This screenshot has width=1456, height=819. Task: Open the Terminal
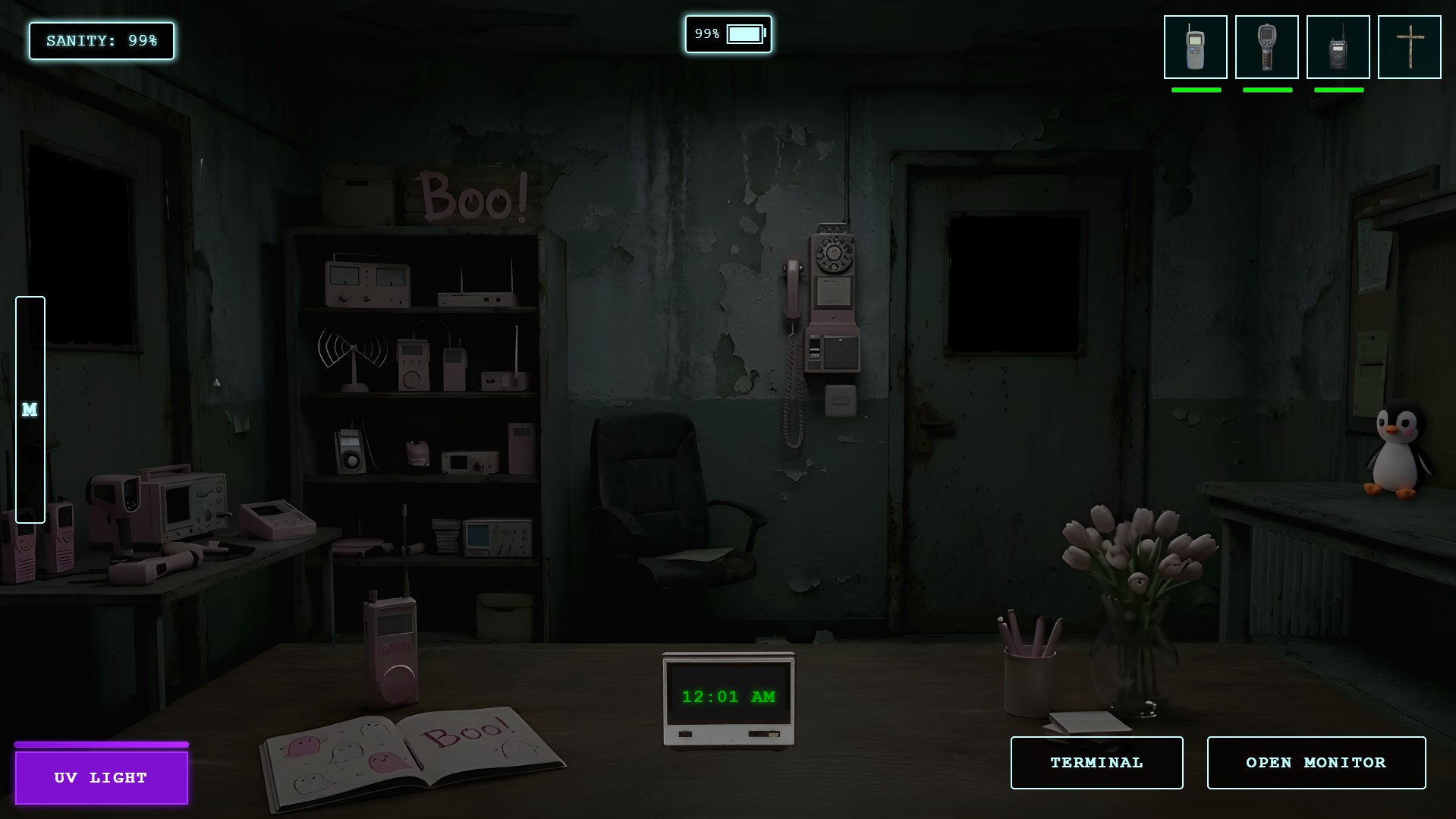click(x=1096, y=762)
